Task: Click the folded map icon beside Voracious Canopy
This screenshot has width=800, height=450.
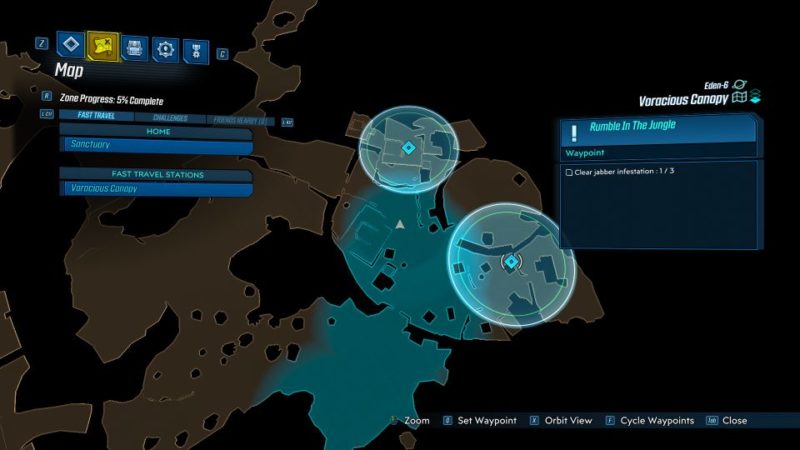Action: tap(740, 99)
